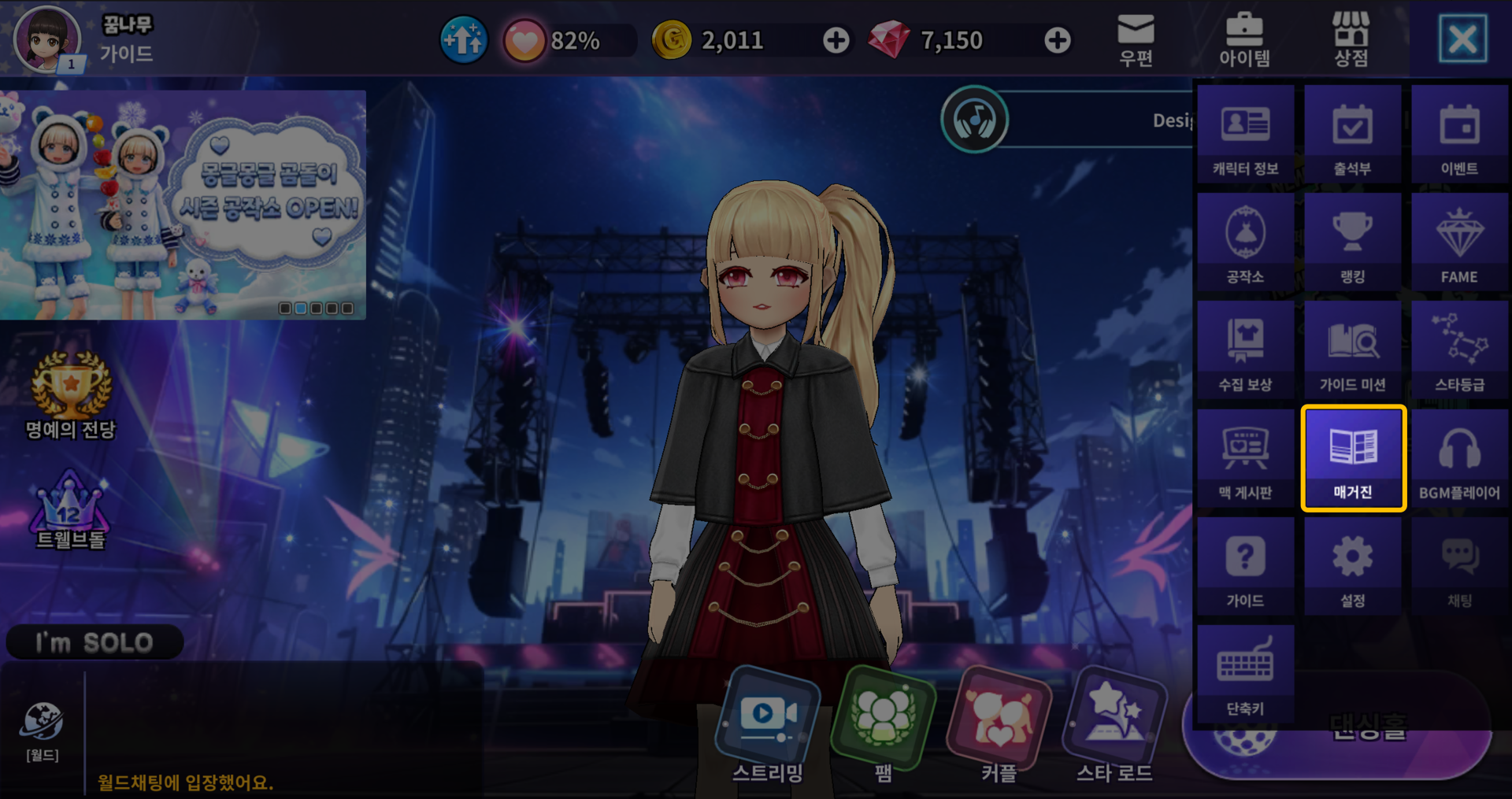Select the 이벤트 event tile
The height and width of the screenshot is (799, 1512).
(1459, 135)
